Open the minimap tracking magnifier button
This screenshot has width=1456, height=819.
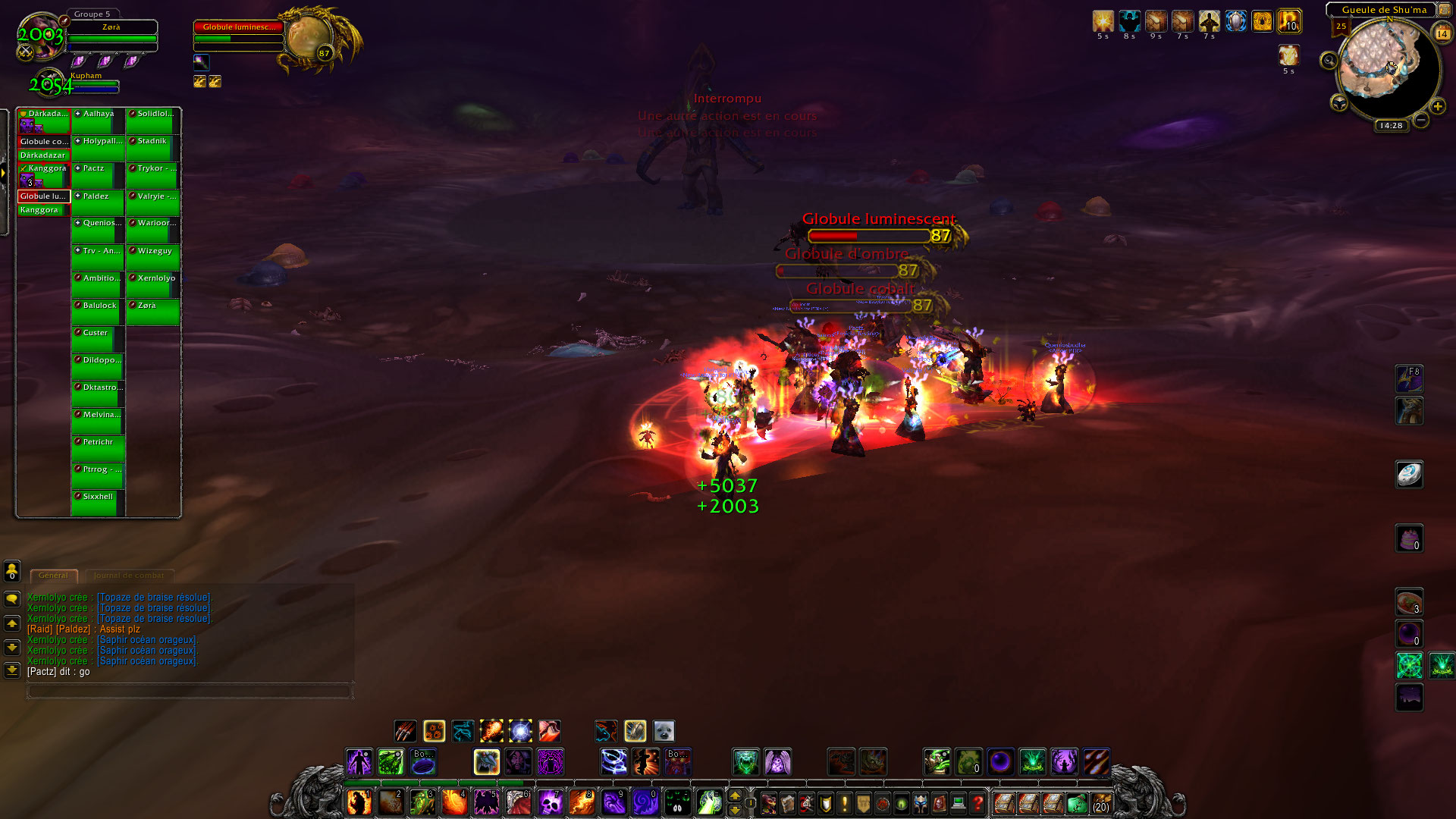(1329, 60)
